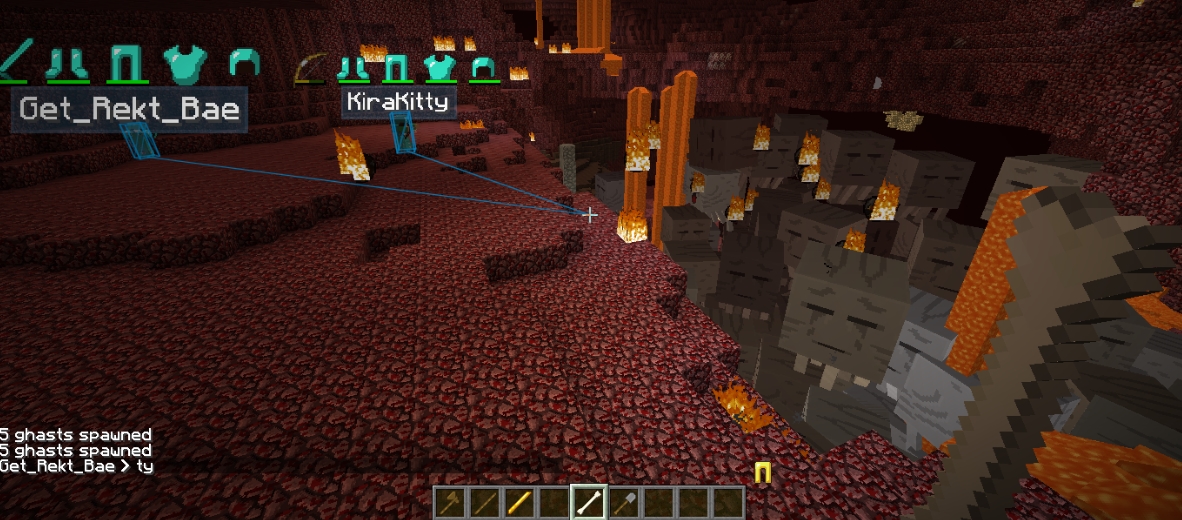Select the blaze rod slot
Viewport: 1182px width, 520px height.
click(x=519, y=502)
